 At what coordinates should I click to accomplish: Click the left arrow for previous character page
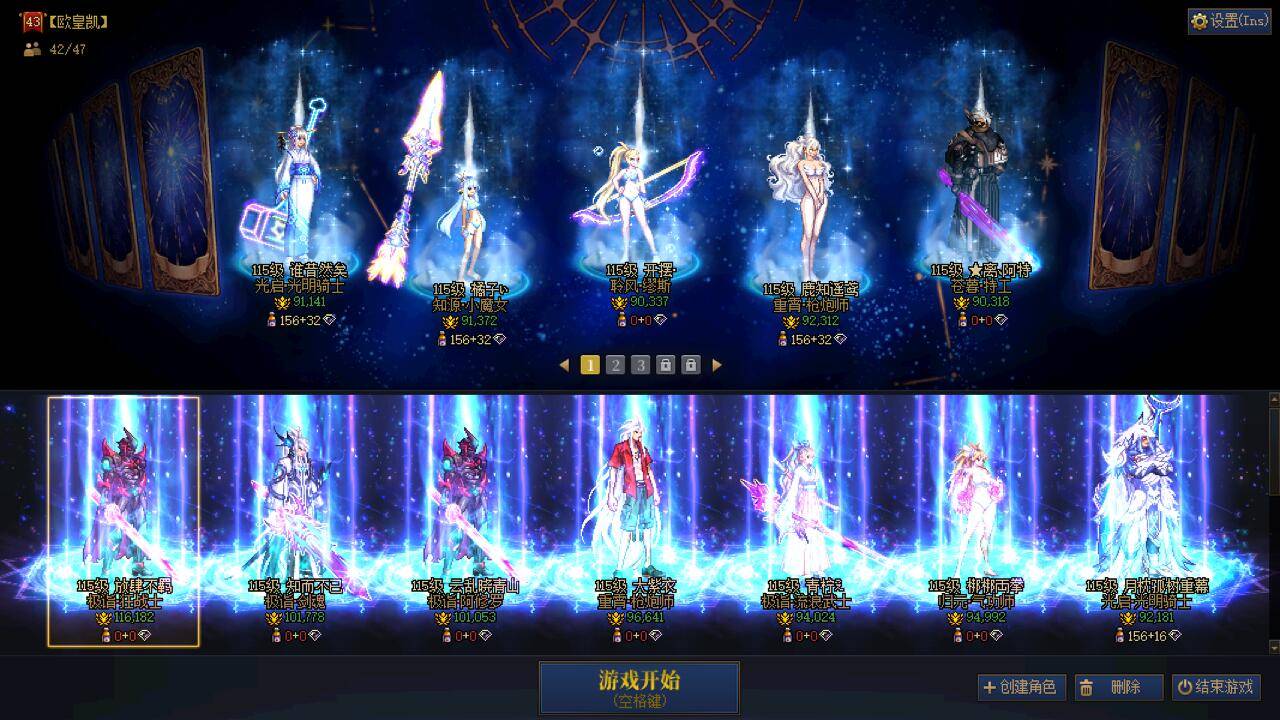[566, 363]
